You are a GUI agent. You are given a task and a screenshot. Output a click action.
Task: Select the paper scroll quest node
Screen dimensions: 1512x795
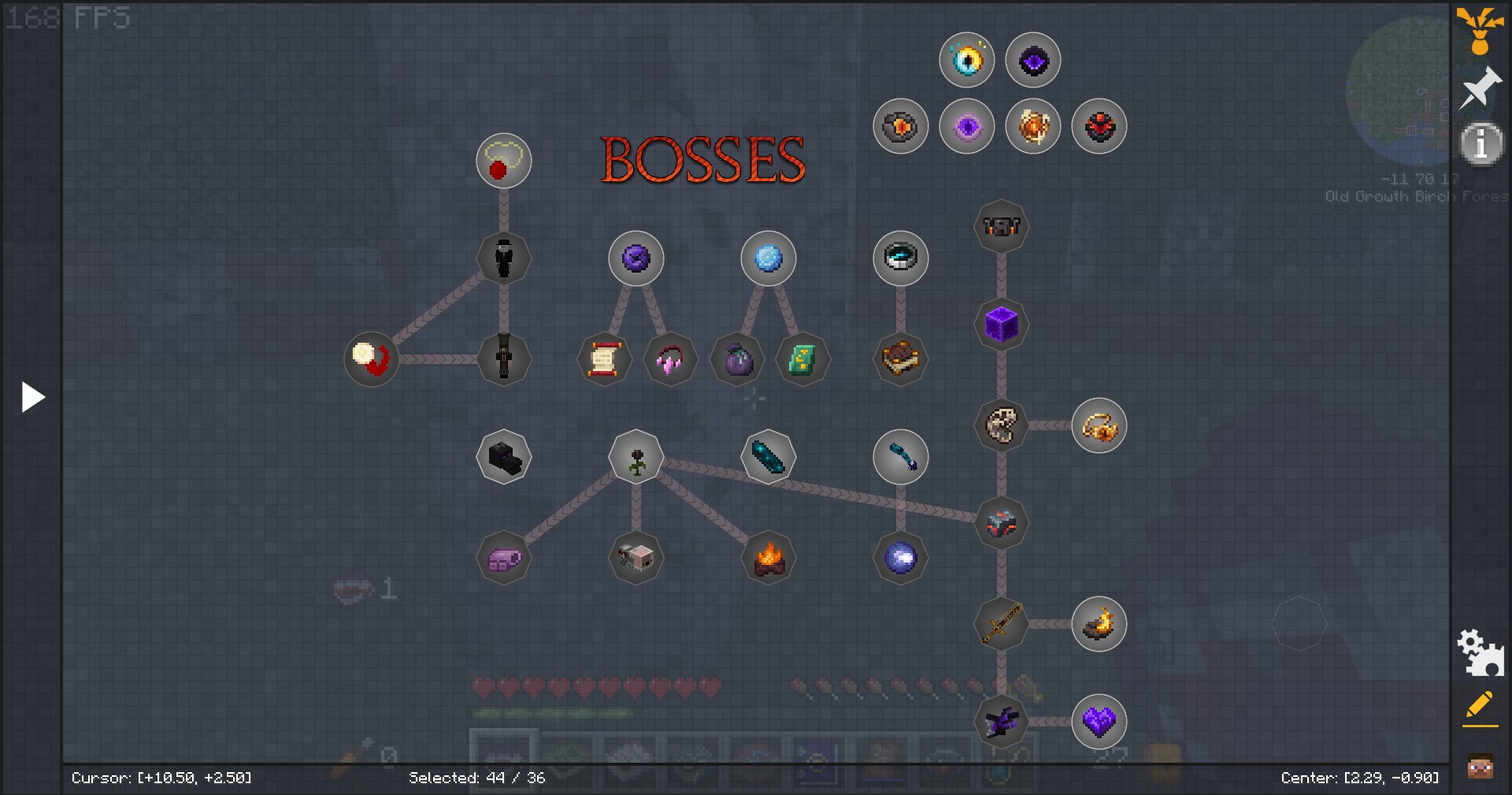(604, 359)
